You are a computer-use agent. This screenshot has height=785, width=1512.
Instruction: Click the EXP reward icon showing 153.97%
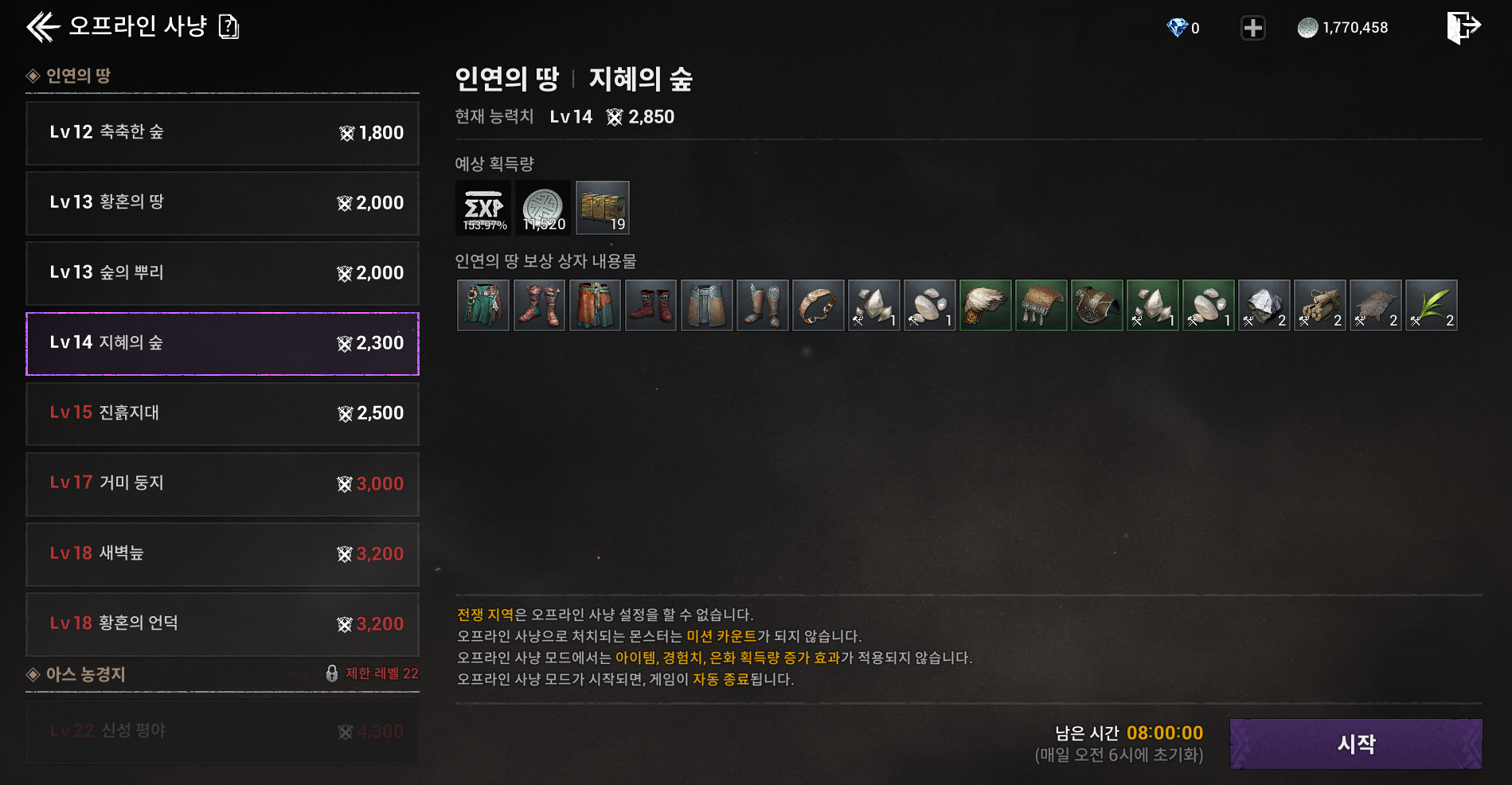click(482, 207)
